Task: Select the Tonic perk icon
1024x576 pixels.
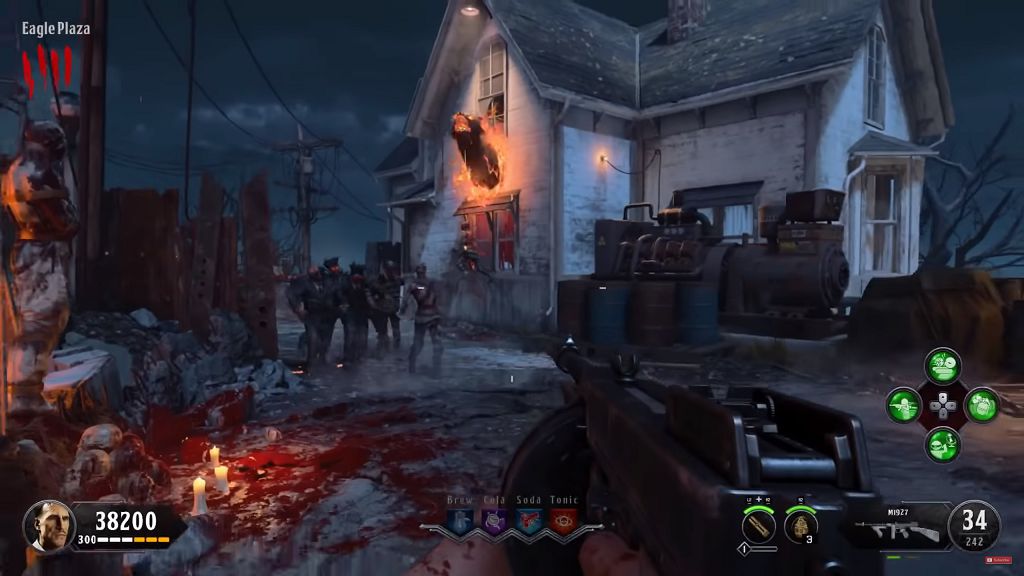Action: (563, 520)
